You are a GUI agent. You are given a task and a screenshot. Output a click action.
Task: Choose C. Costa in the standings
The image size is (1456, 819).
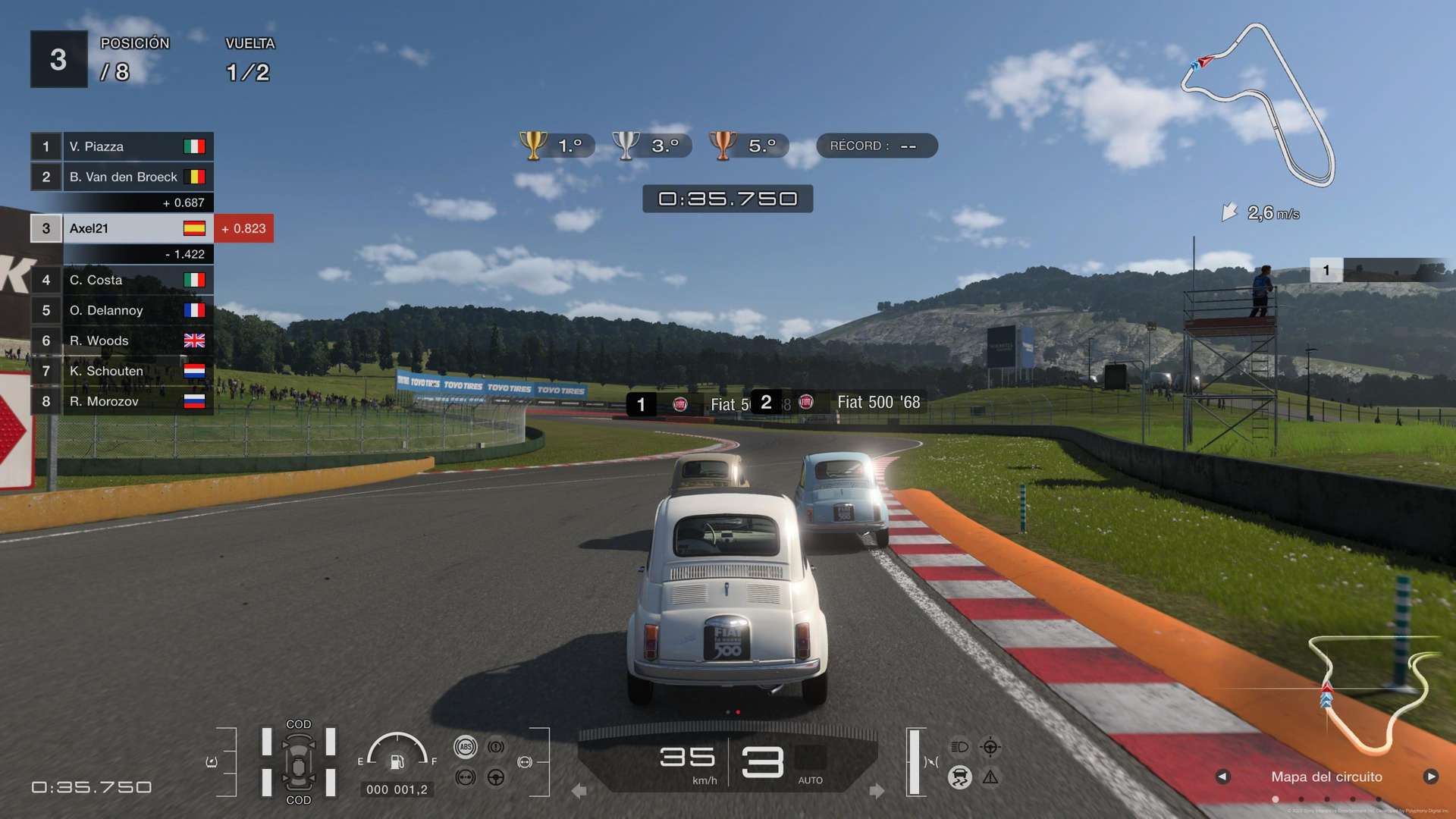pos(121,280)
